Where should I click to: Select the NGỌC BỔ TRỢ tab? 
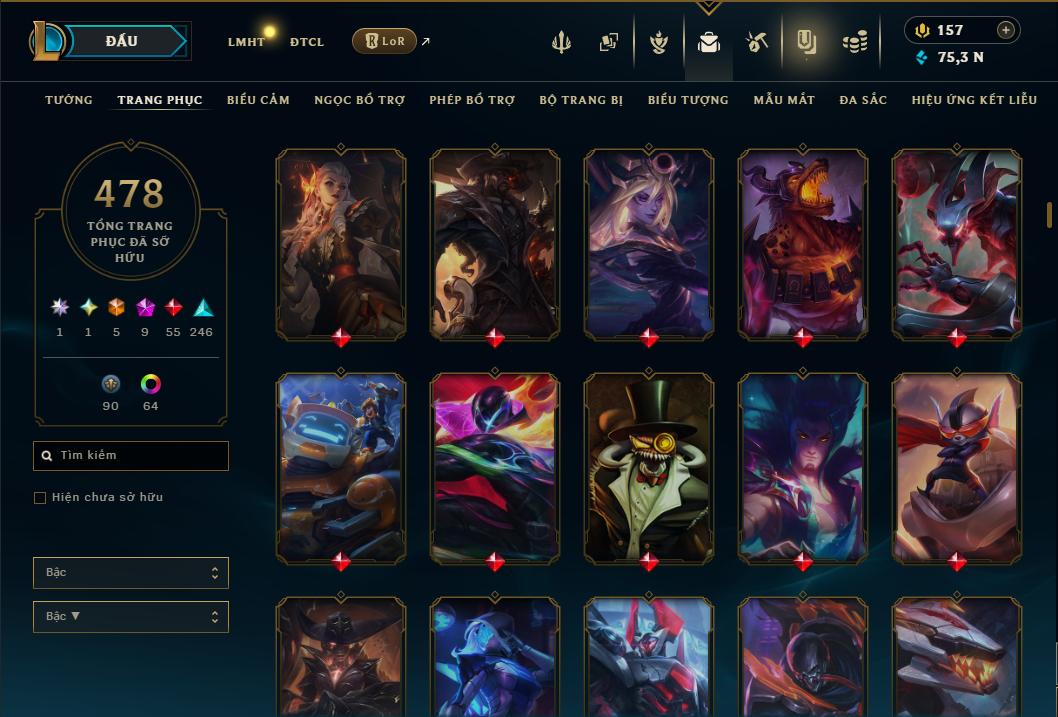(x=360, y=100)
